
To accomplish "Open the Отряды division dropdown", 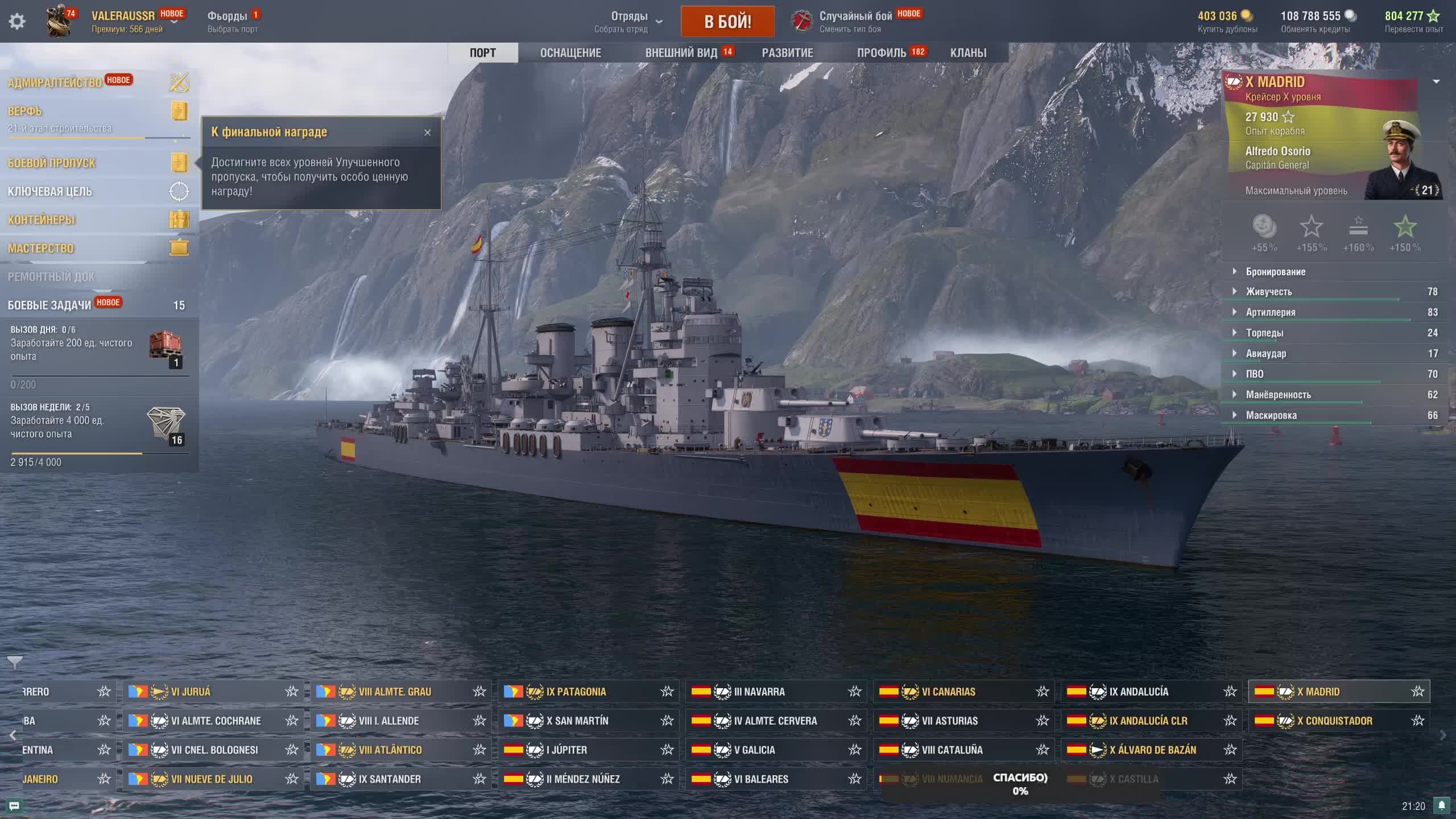I will [630, 22].
